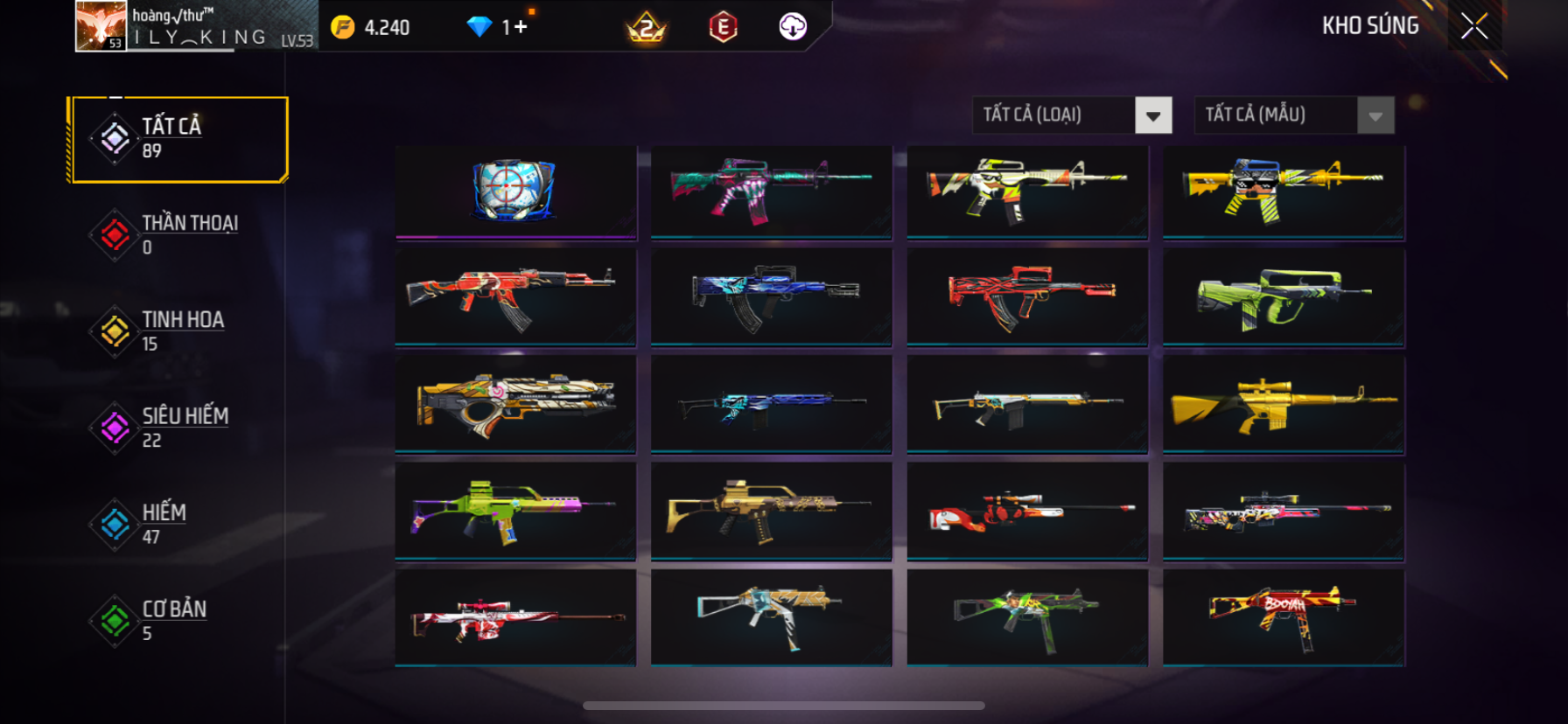
Task: Select the all-gold scoped rifle skin
Action: (1283, 403)
